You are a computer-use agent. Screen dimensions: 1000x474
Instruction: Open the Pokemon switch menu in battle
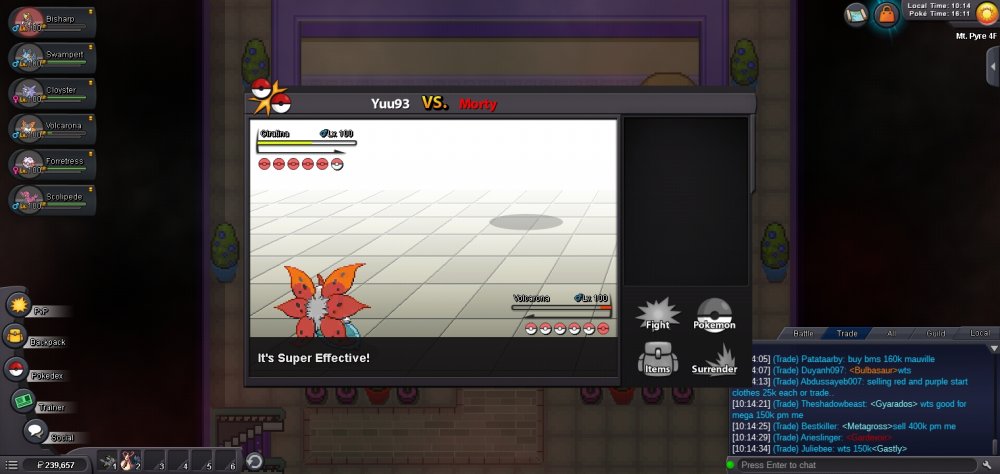click(x=714, y=314)
